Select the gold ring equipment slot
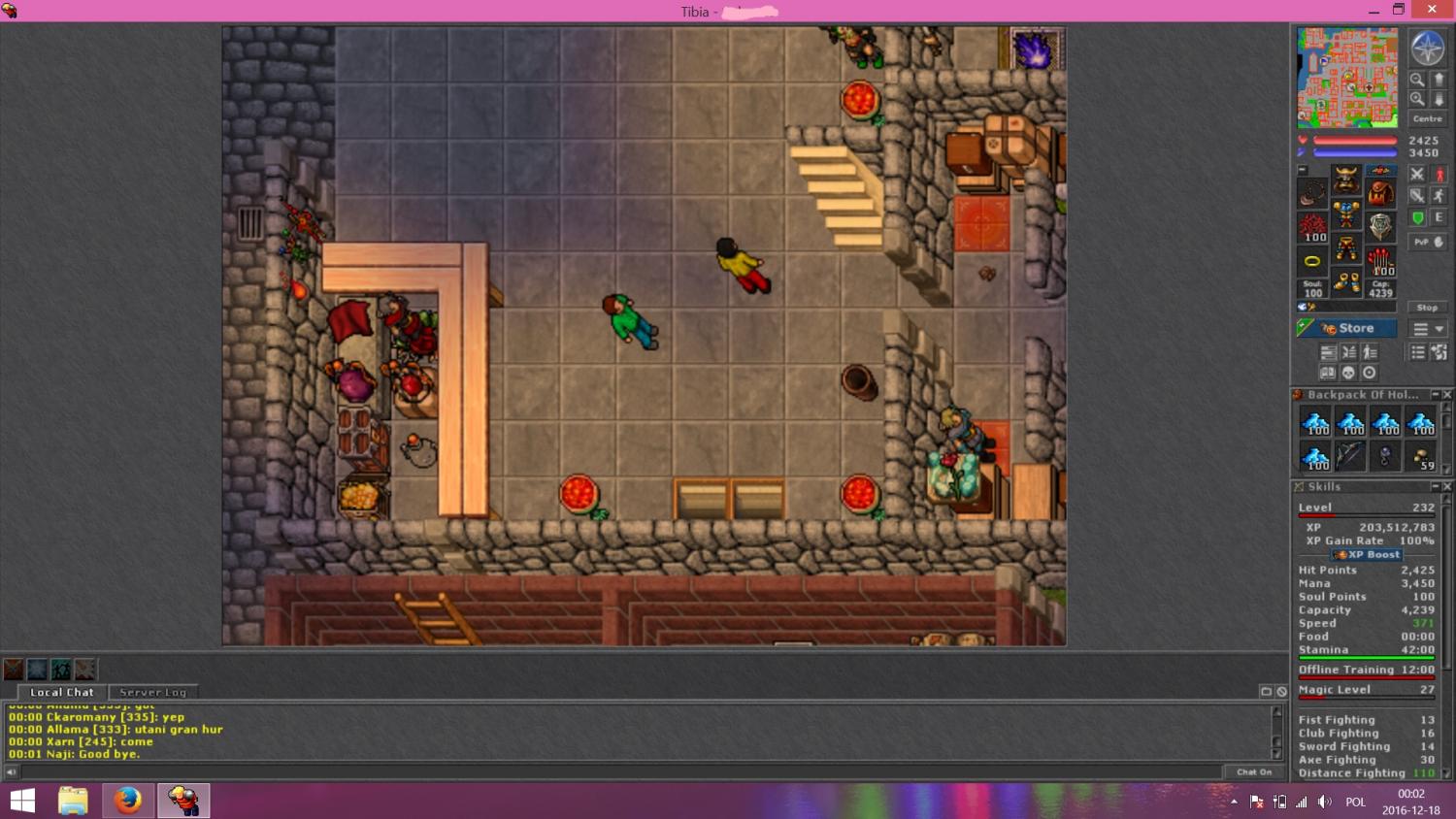 1312,261
